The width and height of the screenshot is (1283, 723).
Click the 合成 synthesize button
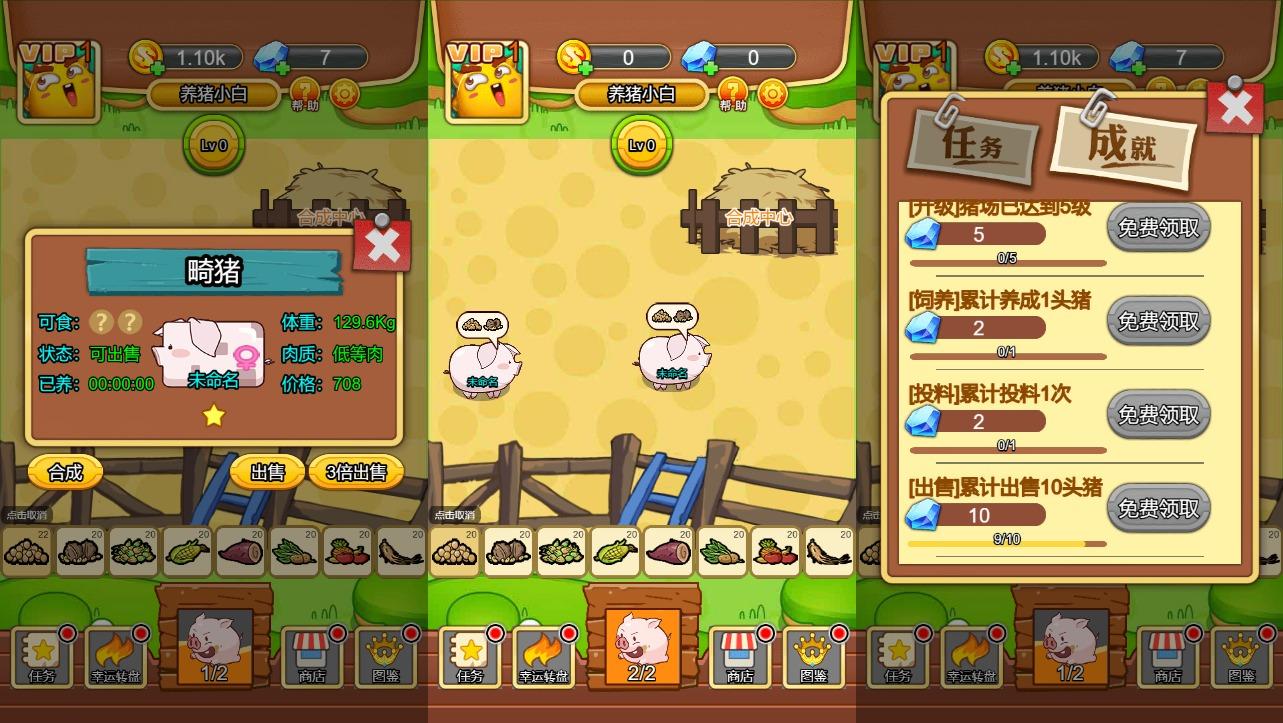(63, 472)
